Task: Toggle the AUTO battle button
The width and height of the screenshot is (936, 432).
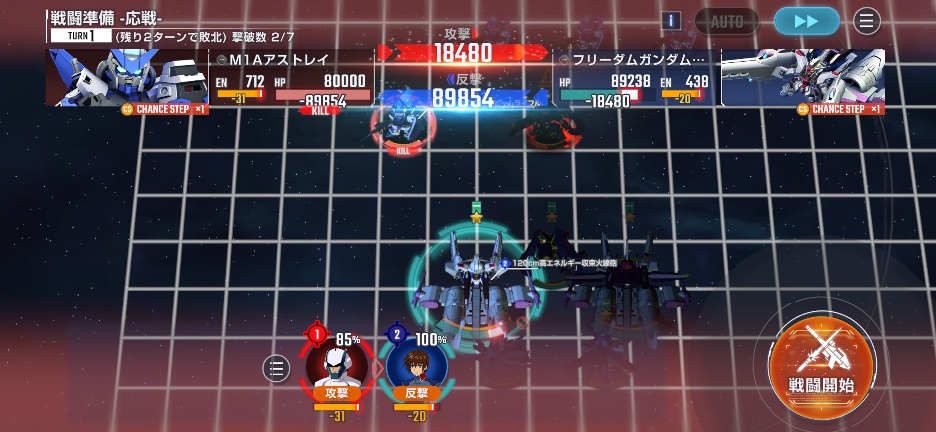Action: point(727,21)
